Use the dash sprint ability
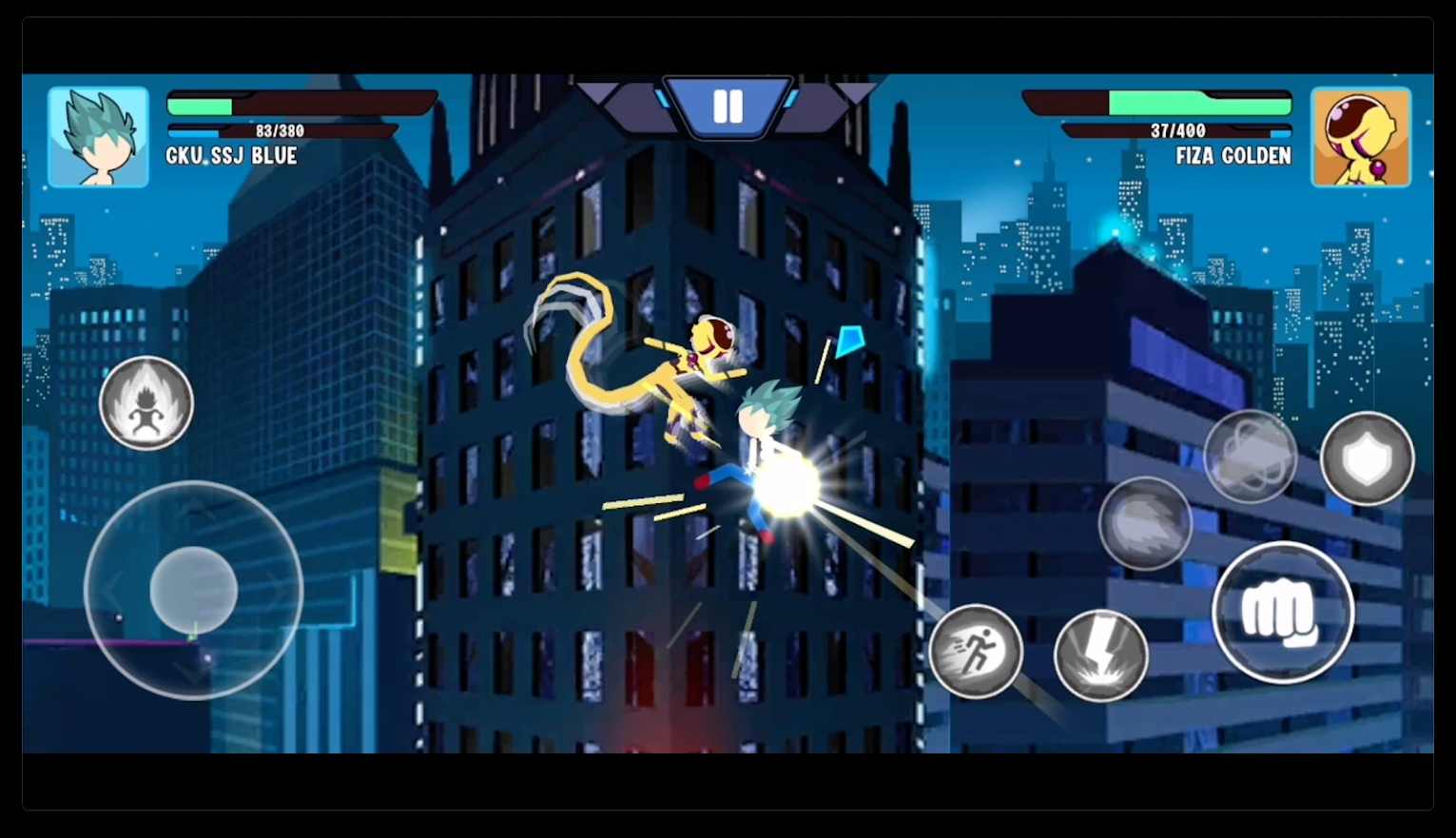The width and height of the screenshot is (1456, 838). coord(976,652)
